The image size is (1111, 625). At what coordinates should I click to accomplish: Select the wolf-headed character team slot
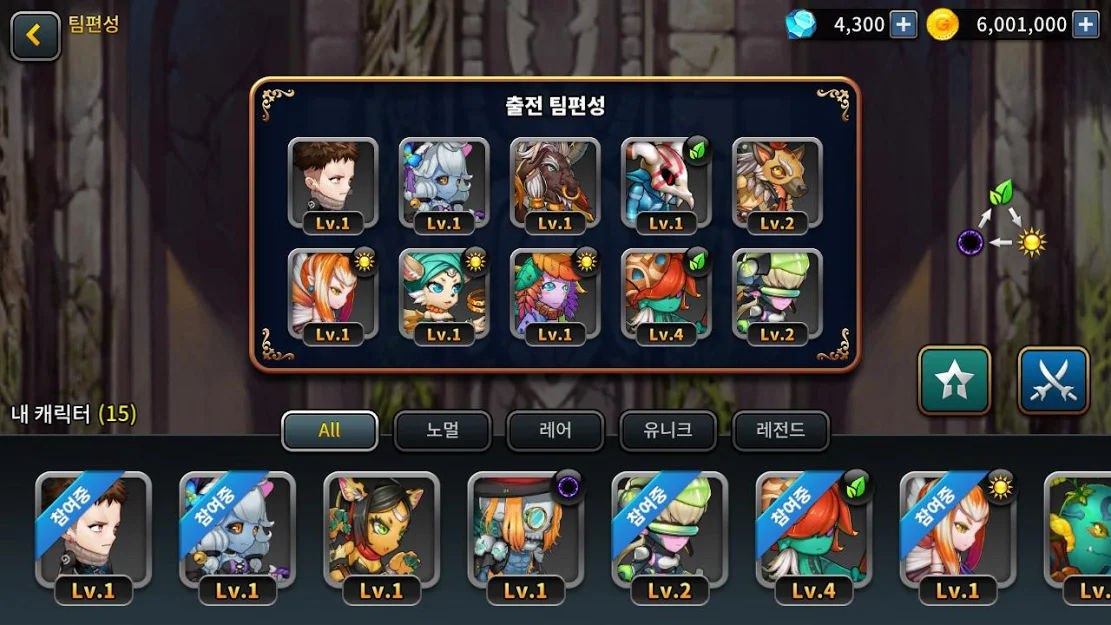[777, 183]
